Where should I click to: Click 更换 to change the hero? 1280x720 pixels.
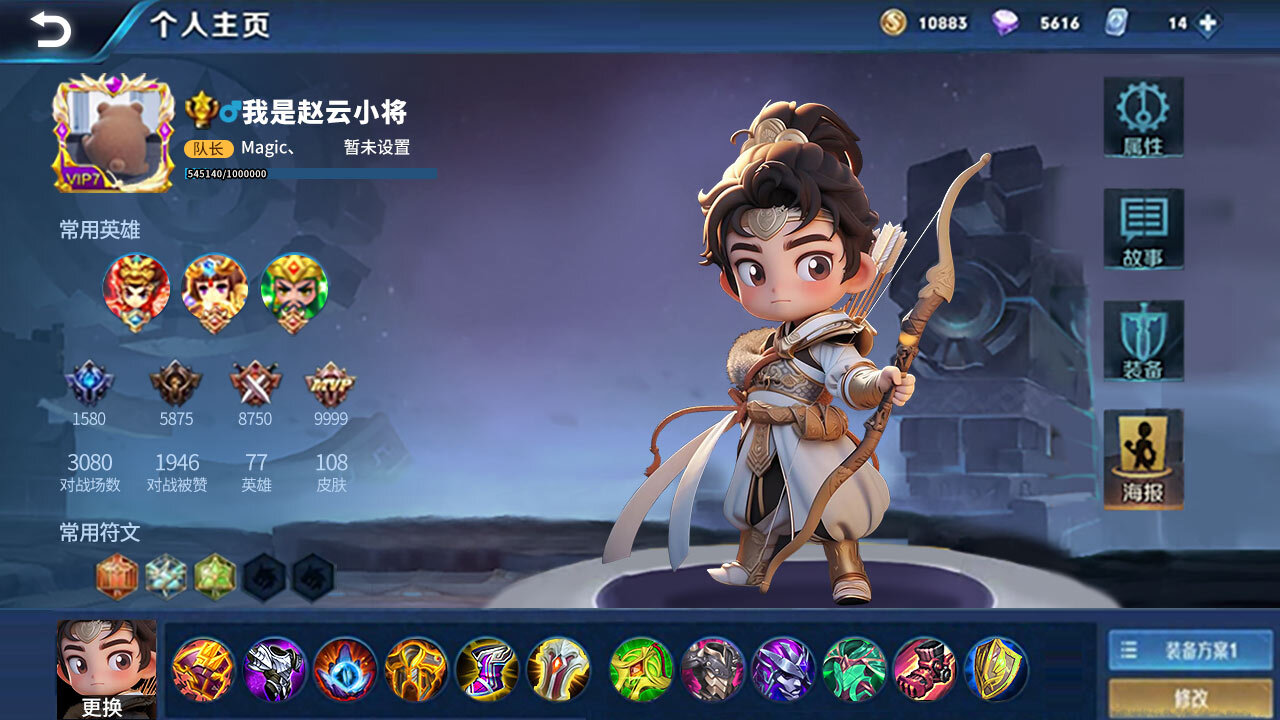[106, 669]
